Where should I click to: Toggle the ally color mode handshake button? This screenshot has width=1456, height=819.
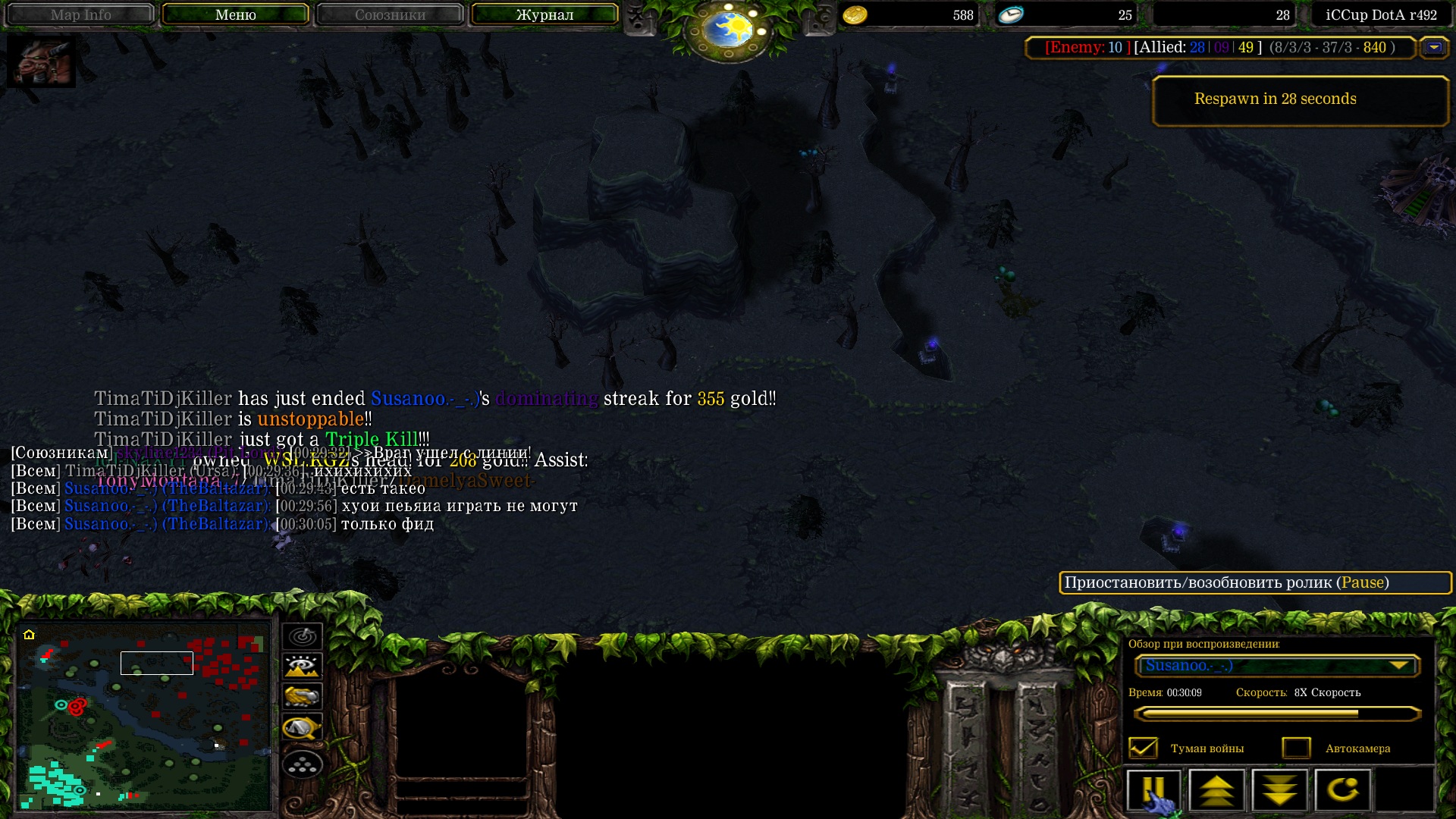[x=302, y=697]
